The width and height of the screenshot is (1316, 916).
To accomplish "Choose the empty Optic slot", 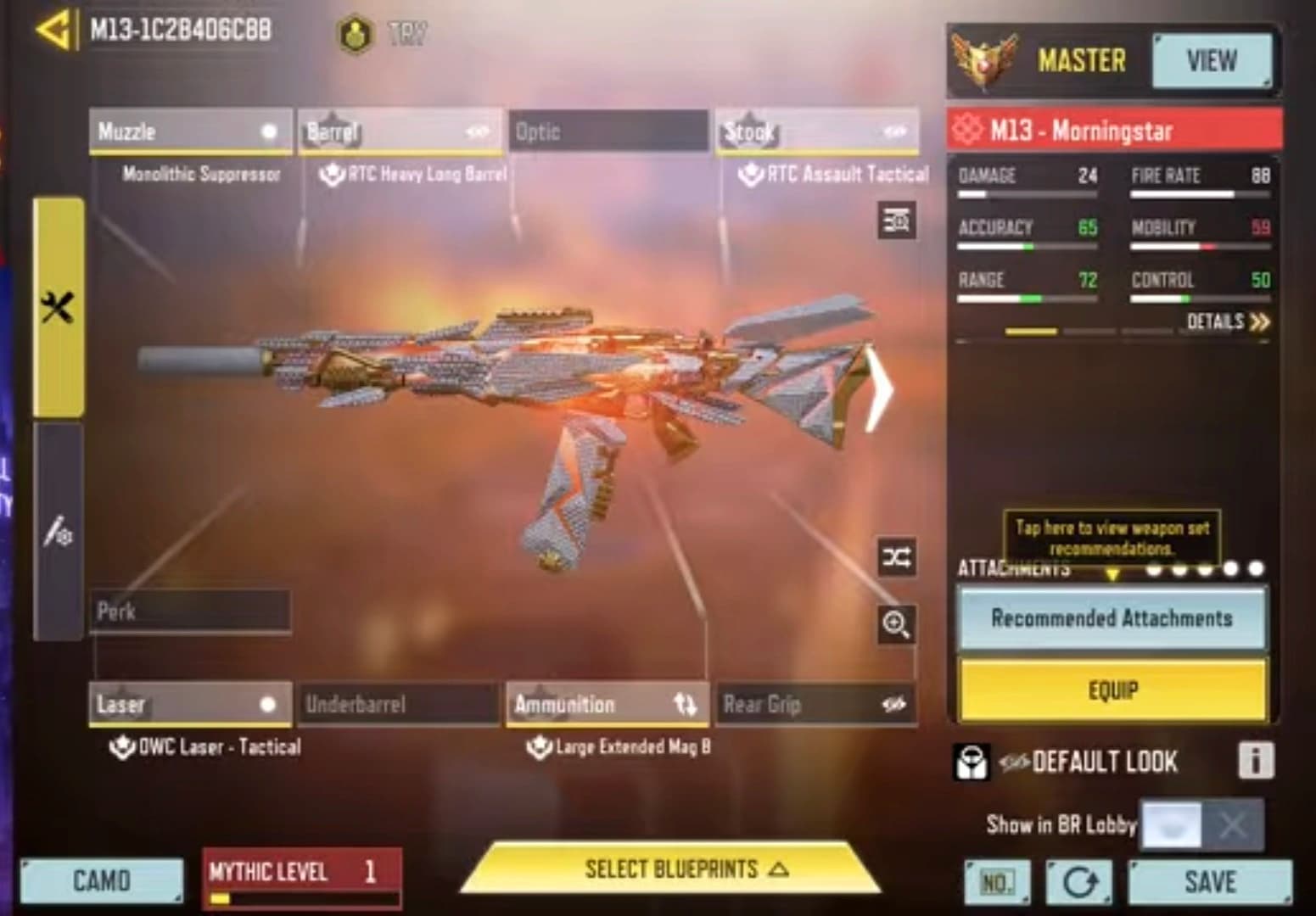I will [608, 132].
